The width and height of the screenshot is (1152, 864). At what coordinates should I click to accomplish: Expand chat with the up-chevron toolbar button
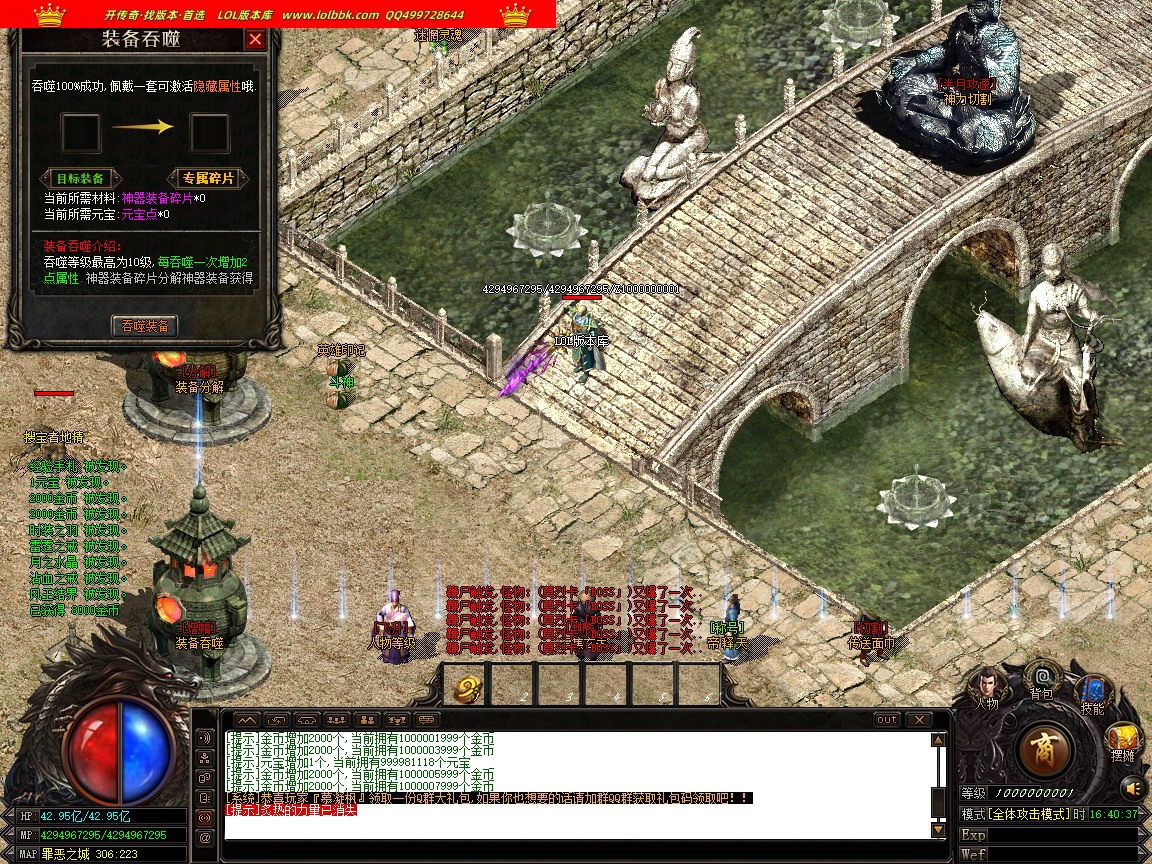pos(246,720)
